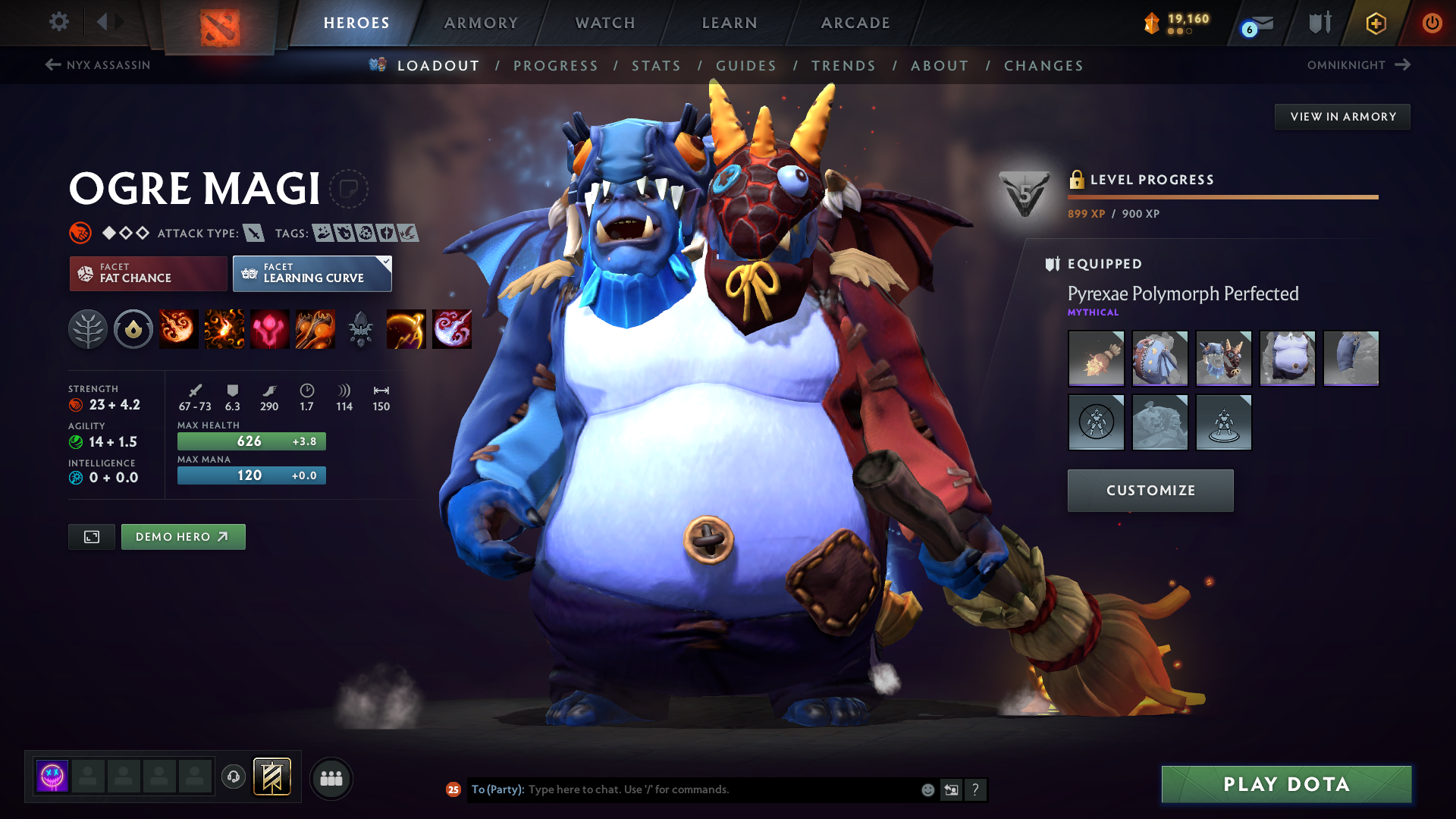
Task: View the Ignite ability icon
Action: pyautogui.click(x=224, y=328)
